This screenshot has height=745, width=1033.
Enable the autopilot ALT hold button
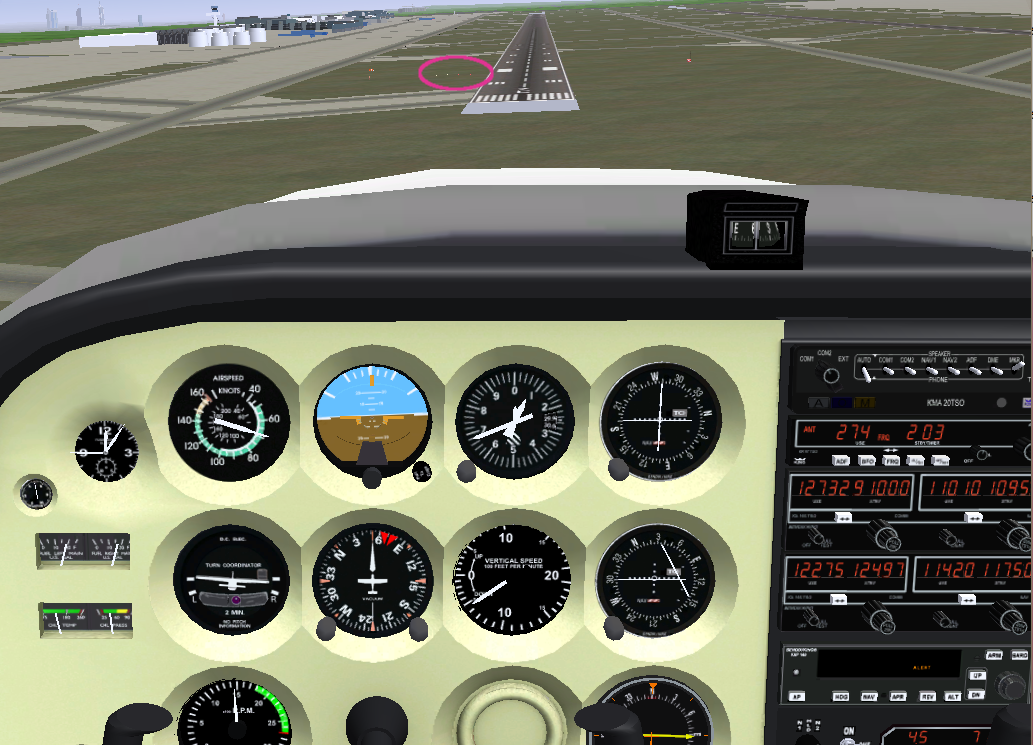coord(954,696)
